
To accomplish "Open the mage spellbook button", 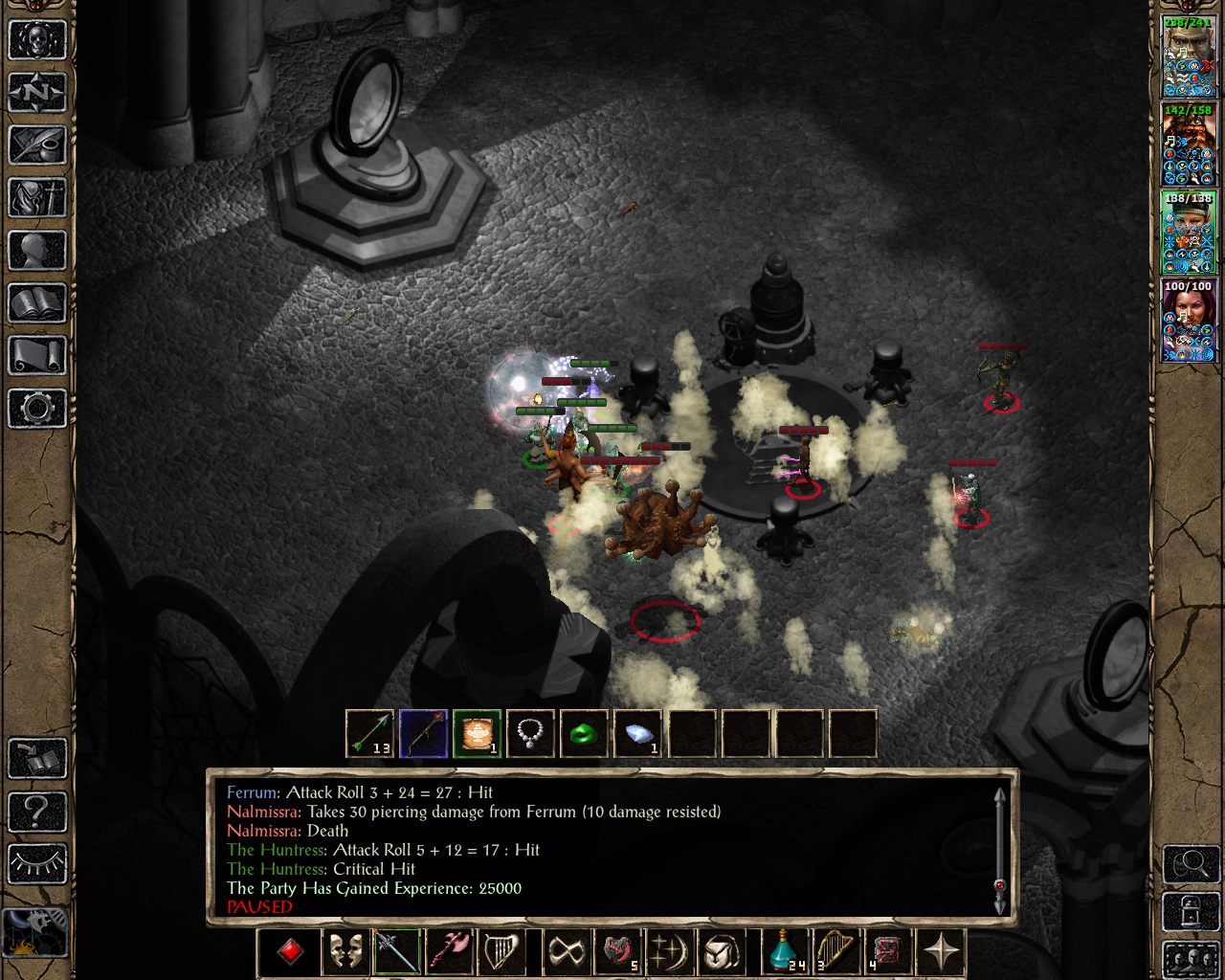I will [x=37, y=303].
